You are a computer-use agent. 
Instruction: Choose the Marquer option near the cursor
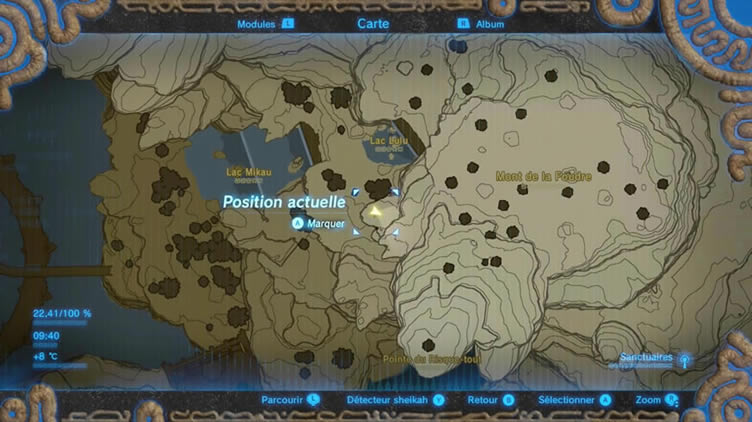point(326,224)
